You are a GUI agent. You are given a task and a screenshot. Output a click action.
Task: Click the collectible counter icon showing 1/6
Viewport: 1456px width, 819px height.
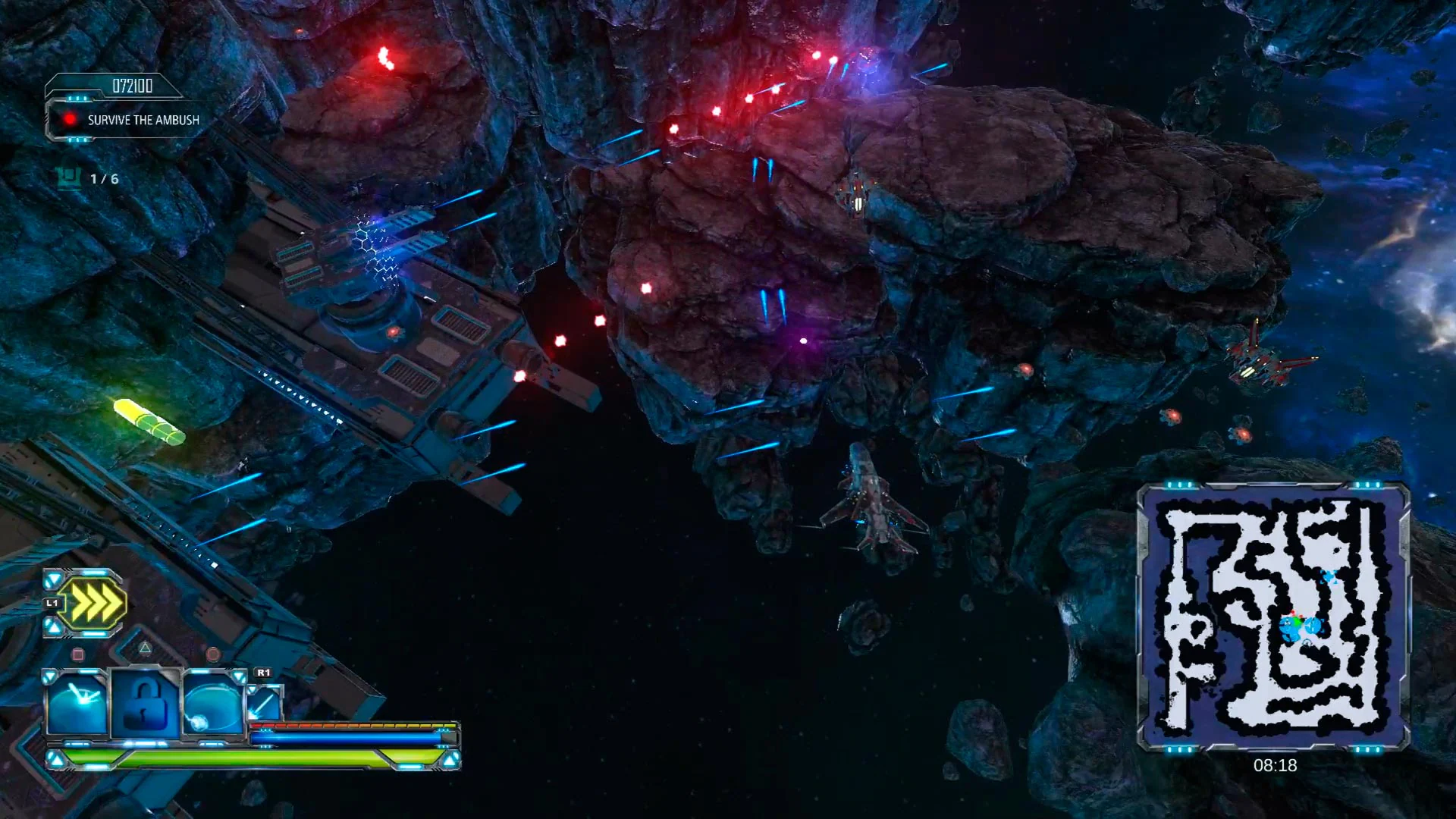coord(68,178)
